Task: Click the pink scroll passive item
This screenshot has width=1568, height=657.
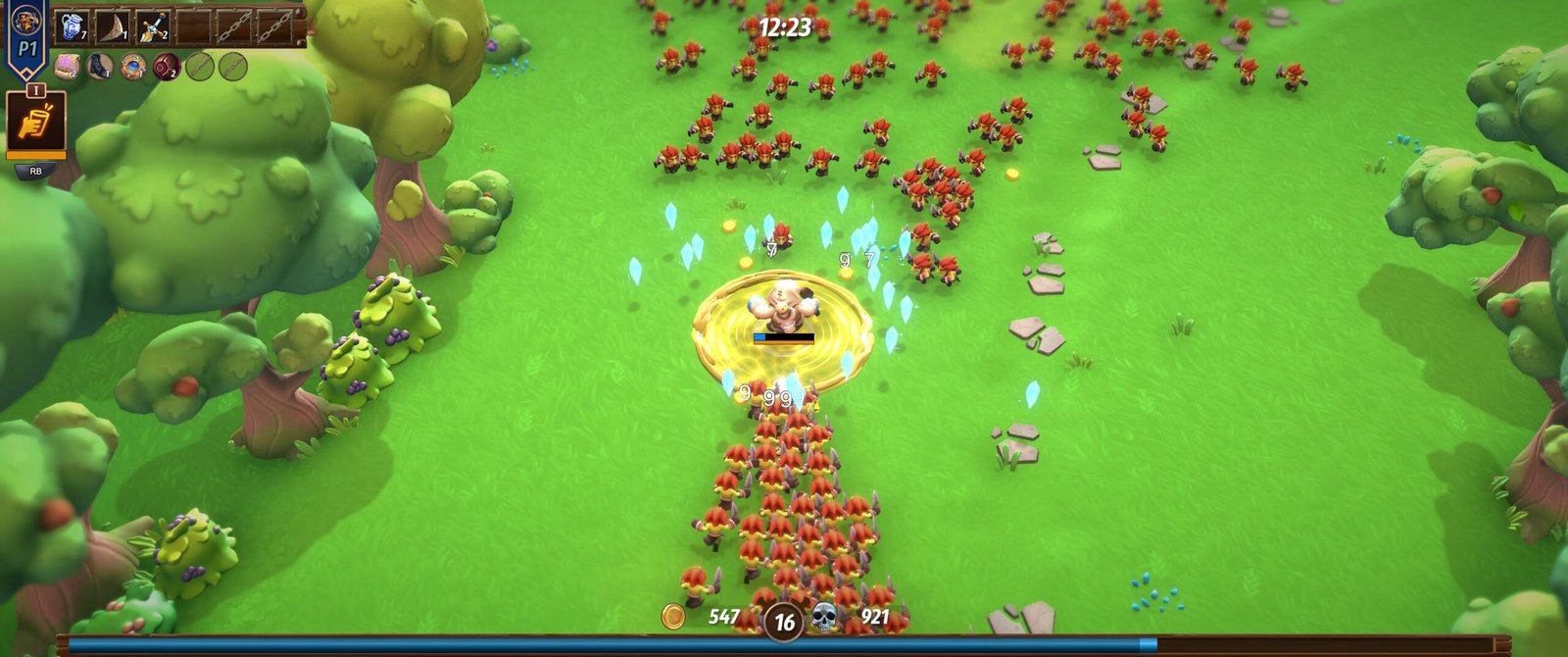Action: point(67,67)
